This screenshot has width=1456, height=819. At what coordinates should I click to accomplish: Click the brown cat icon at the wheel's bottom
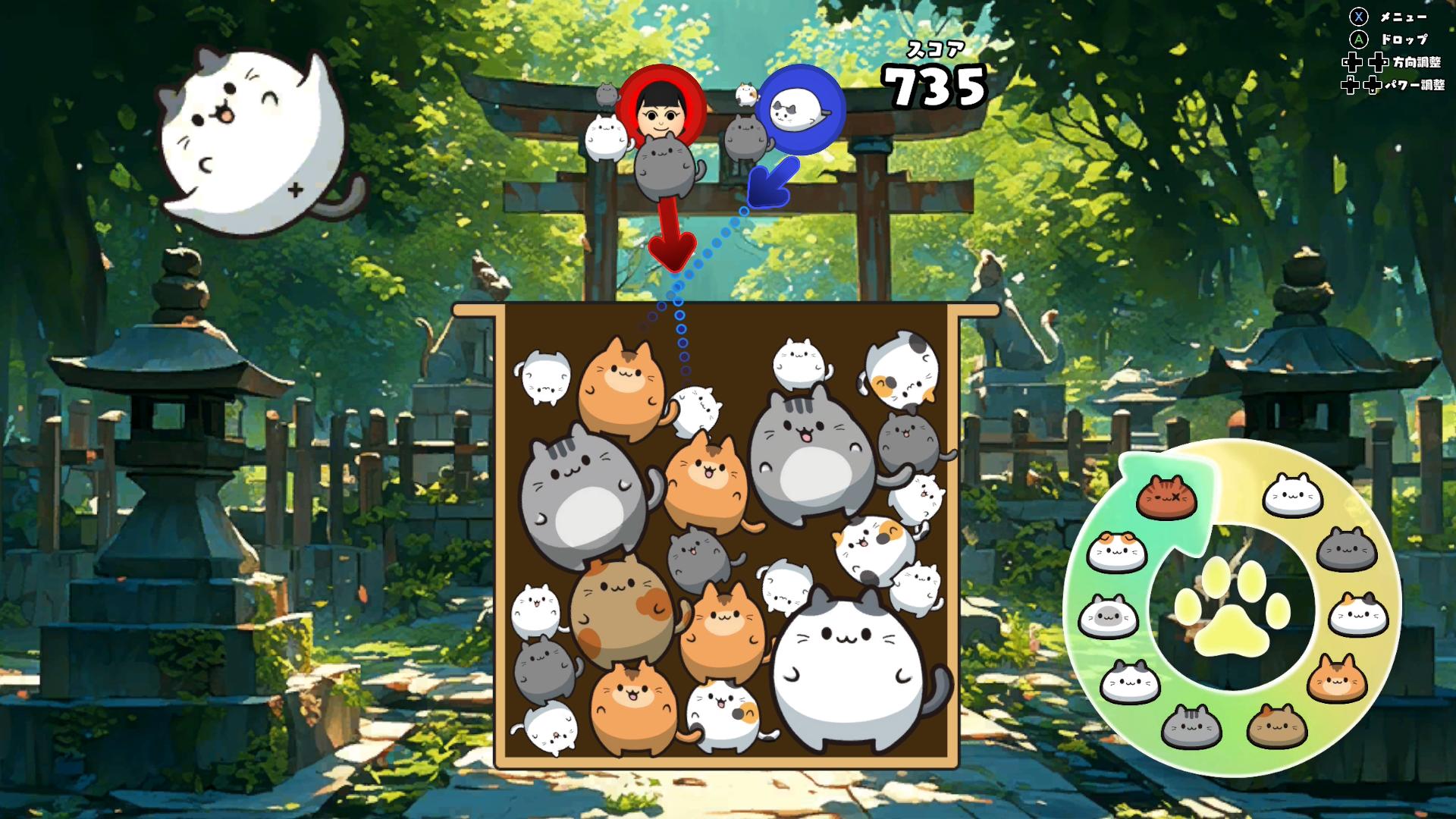click(x=1276, y=726)
